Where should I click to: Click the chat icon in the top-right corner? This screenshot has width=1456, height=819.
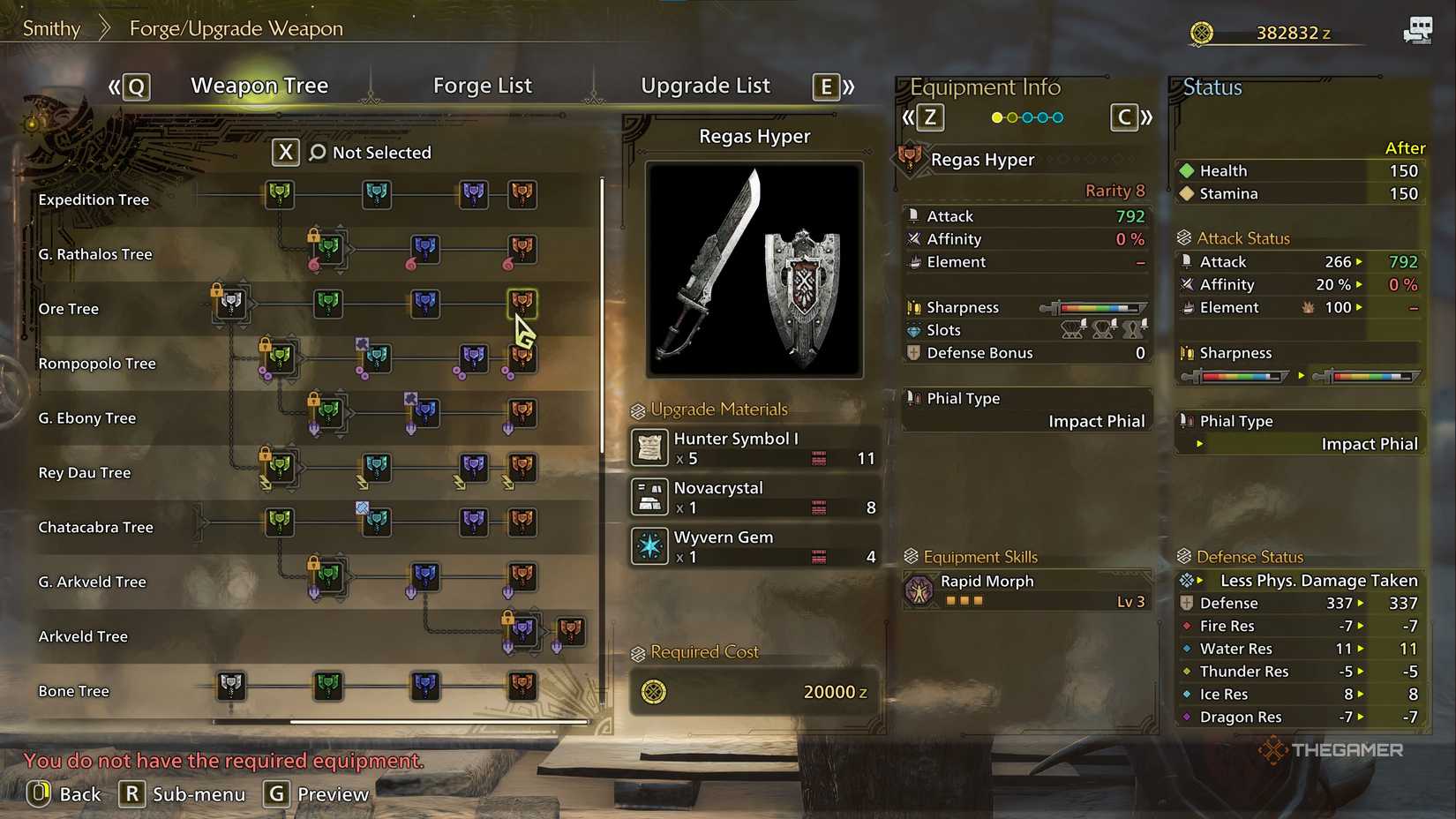(1420, 28)
